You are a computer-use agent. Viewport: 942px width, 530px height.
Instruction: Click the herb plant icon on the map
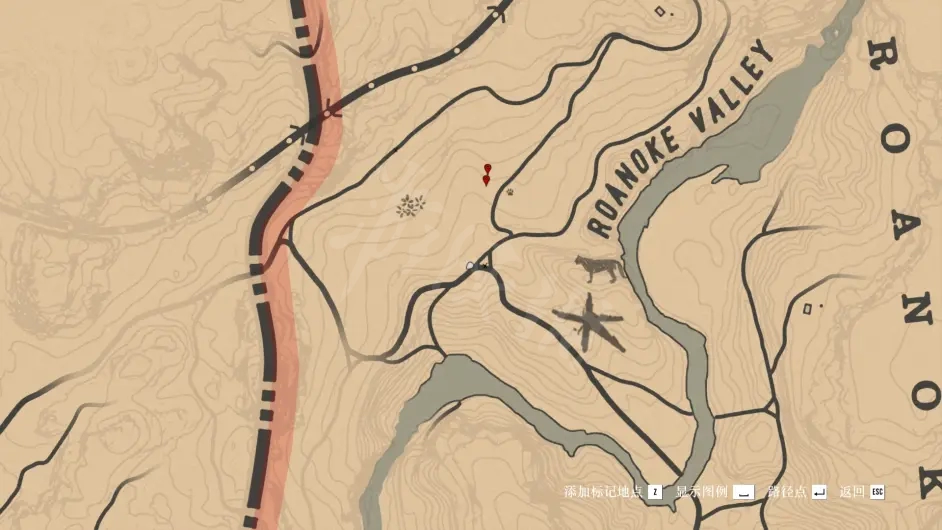(x=410, y=206)
